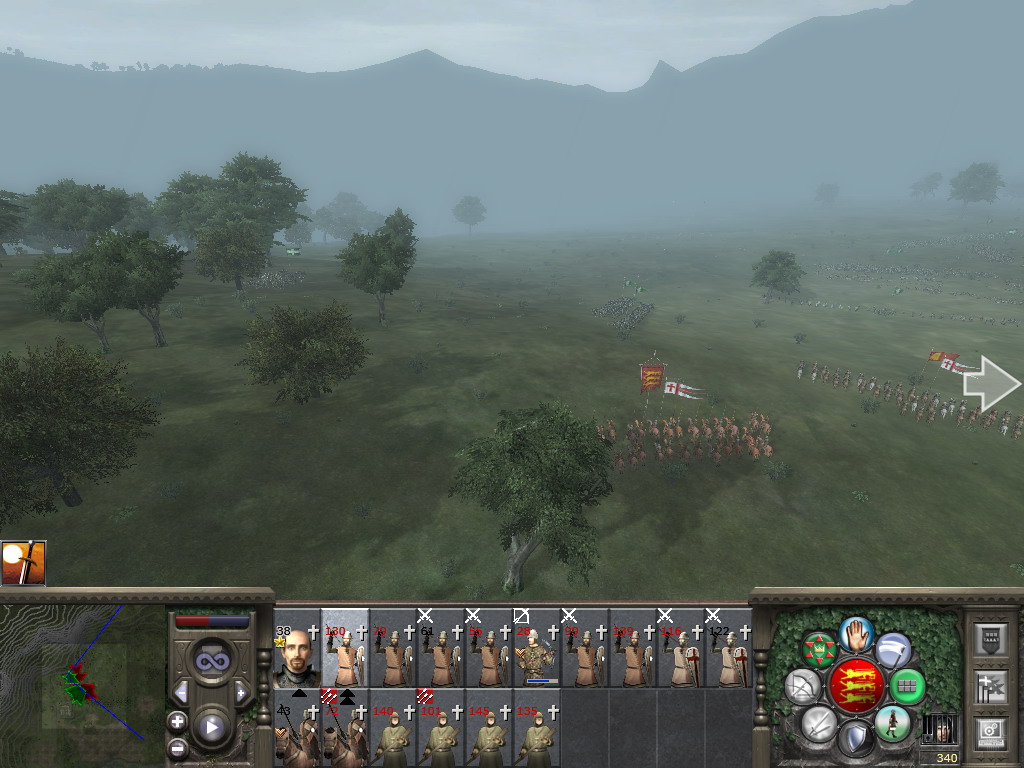This screenshot has height=768, width=1024.
Task: Zoom in the minimap with the plus button
Action: coord(177,721)
